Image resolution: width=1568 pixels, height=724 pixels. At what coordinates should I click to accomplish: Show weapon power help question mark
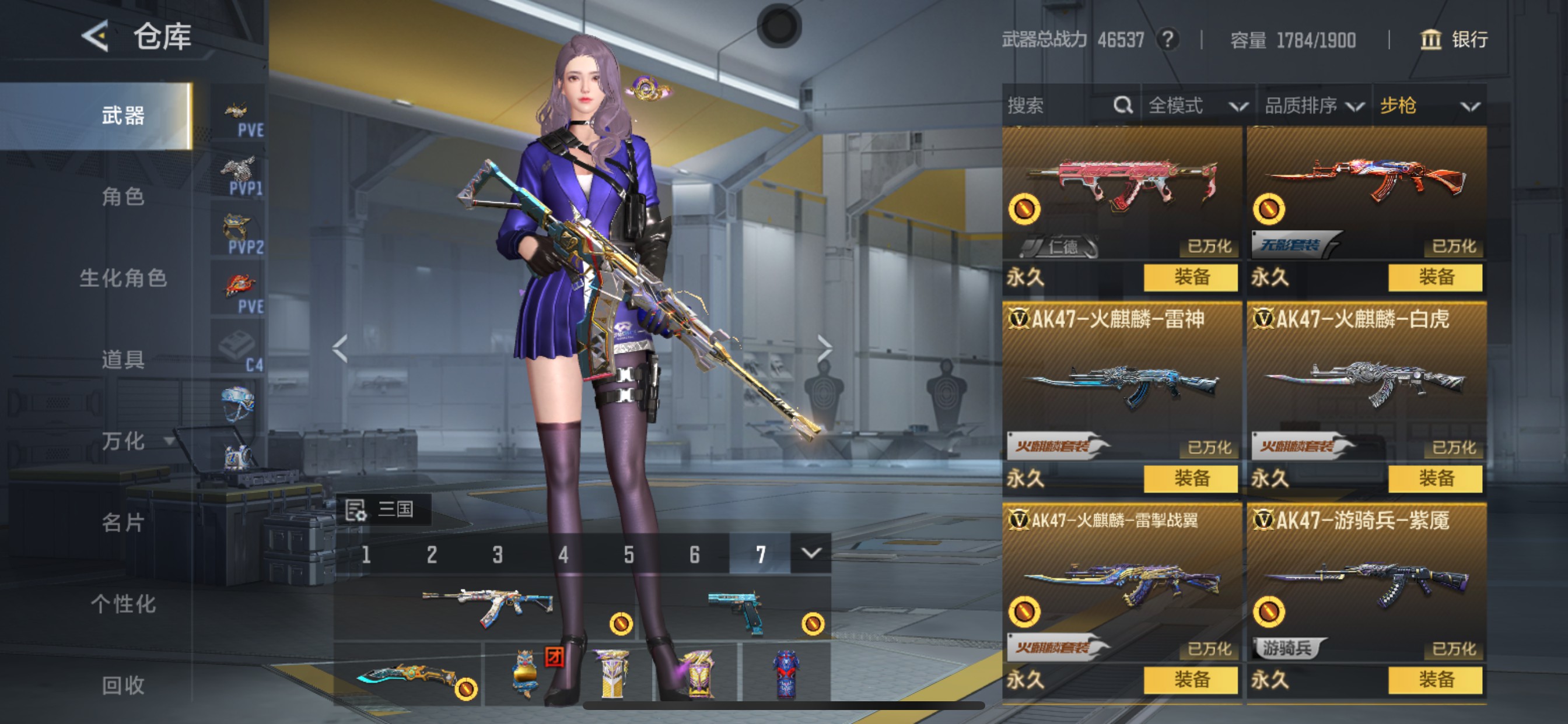point(1167,40)
